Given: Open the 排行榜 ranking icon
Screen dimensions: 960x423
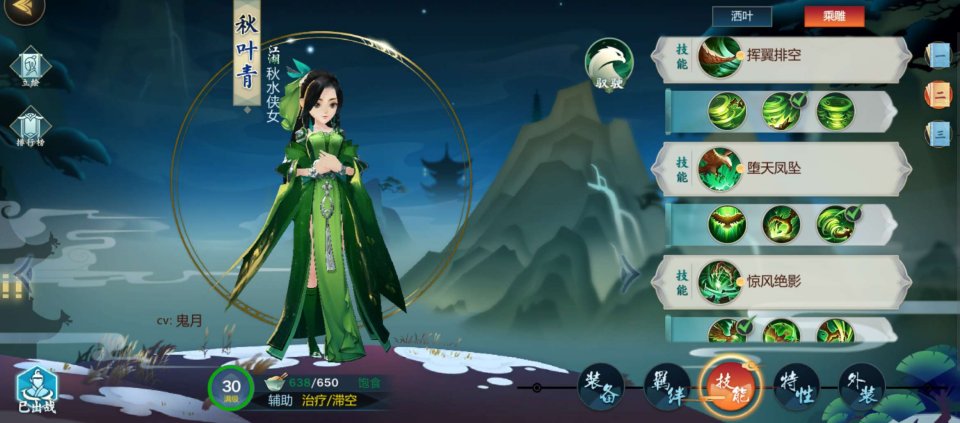Looking at the screenshot, I should (x=28, y=130).
